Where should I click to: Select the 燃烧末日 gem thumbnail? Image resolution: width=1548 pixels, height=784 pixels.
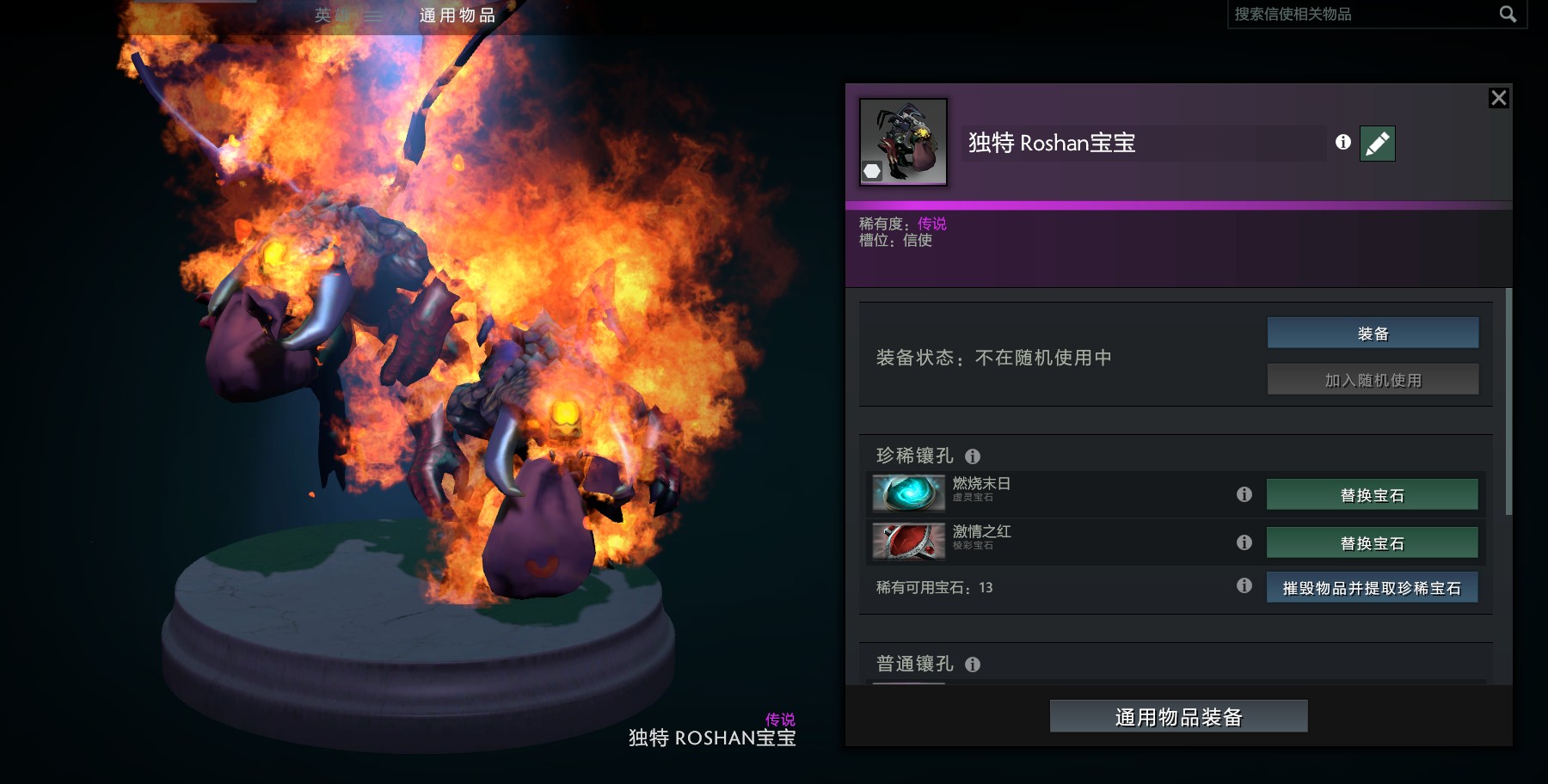(909, 493)
